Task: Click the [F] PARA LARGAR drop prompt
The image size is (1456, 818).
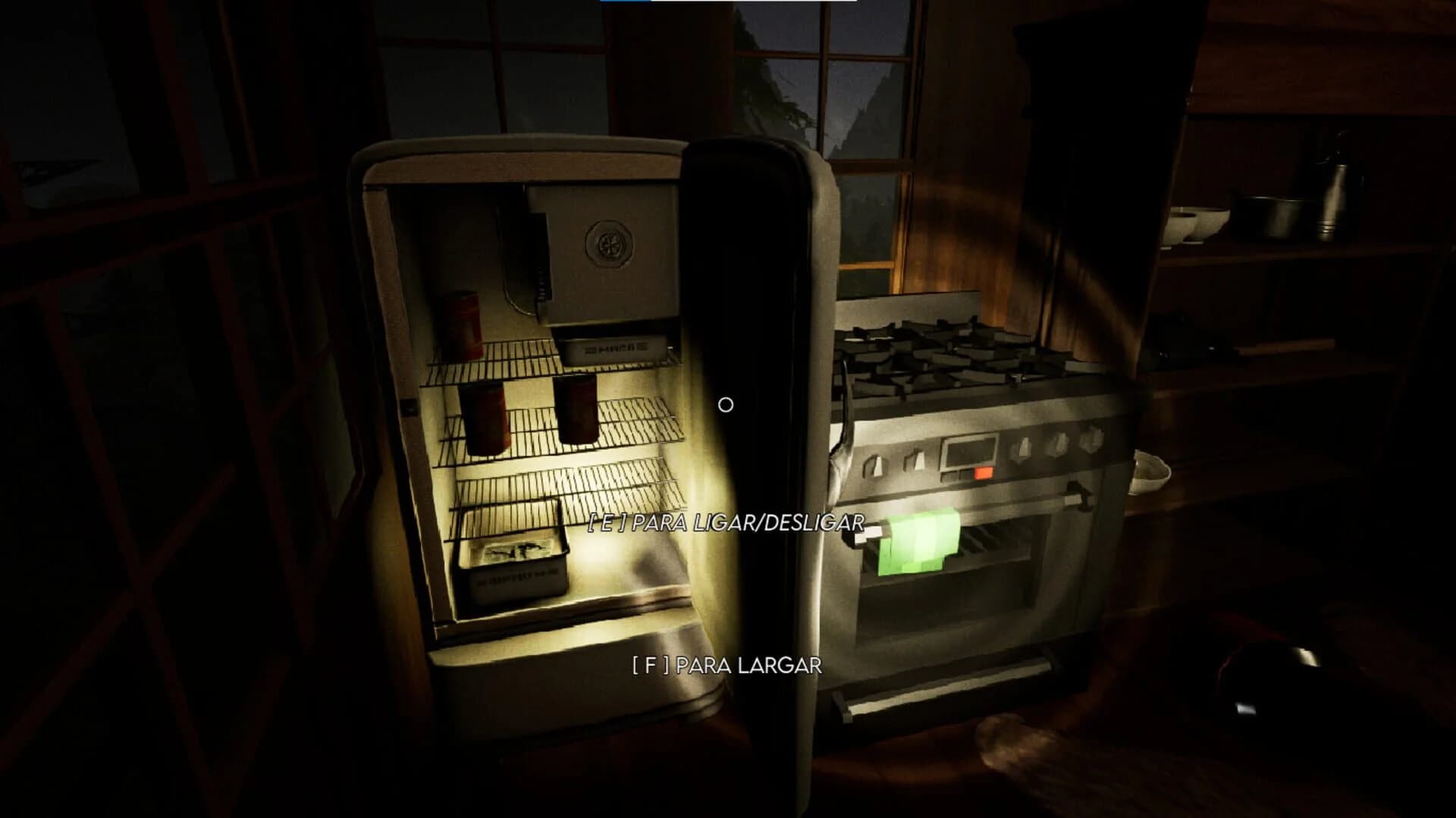Action: point(726,666)
